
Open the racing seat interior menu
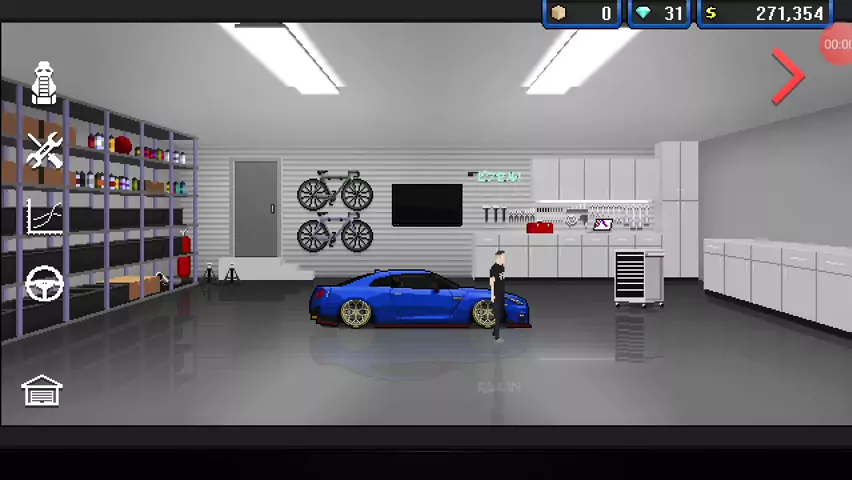pyautogui.click(x=44, y=84)
